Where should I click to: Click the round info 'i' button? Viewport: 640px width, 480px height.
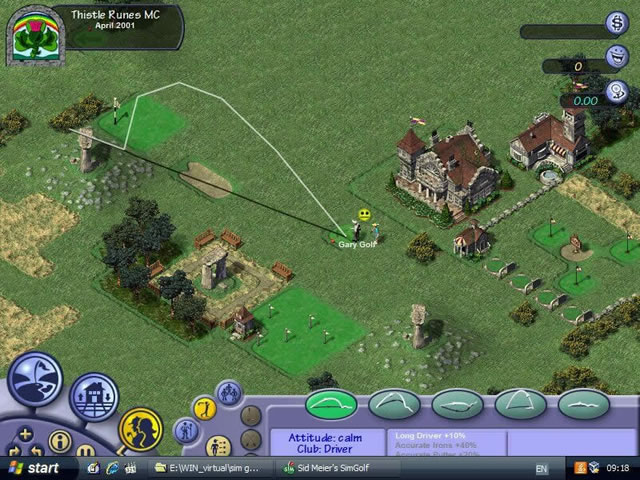coord(59,440)
